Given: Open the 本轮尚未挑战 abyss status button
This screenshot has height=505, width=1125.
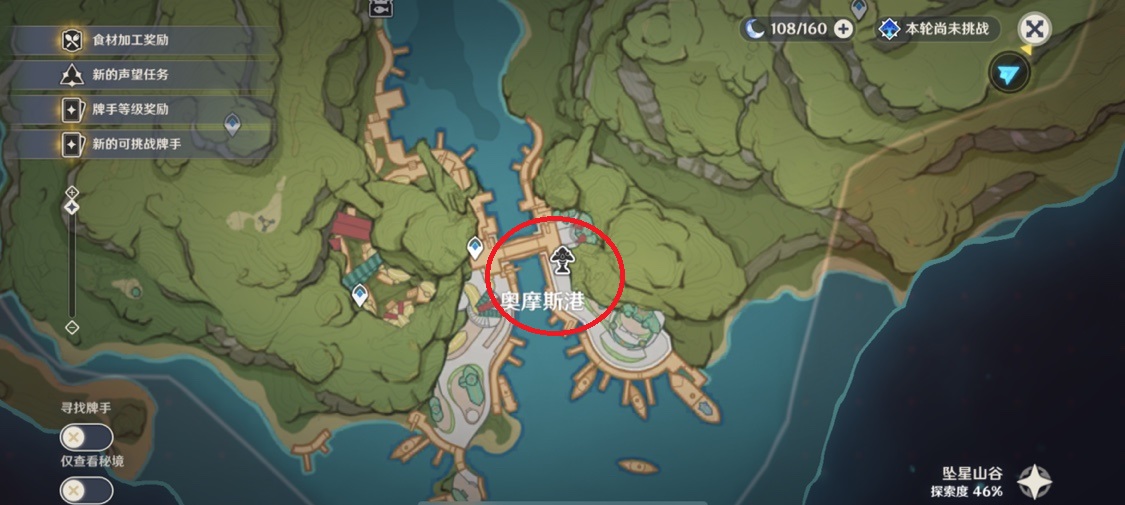Looking at the screenshot, I should pyautogui.click(x=934, y=29).
